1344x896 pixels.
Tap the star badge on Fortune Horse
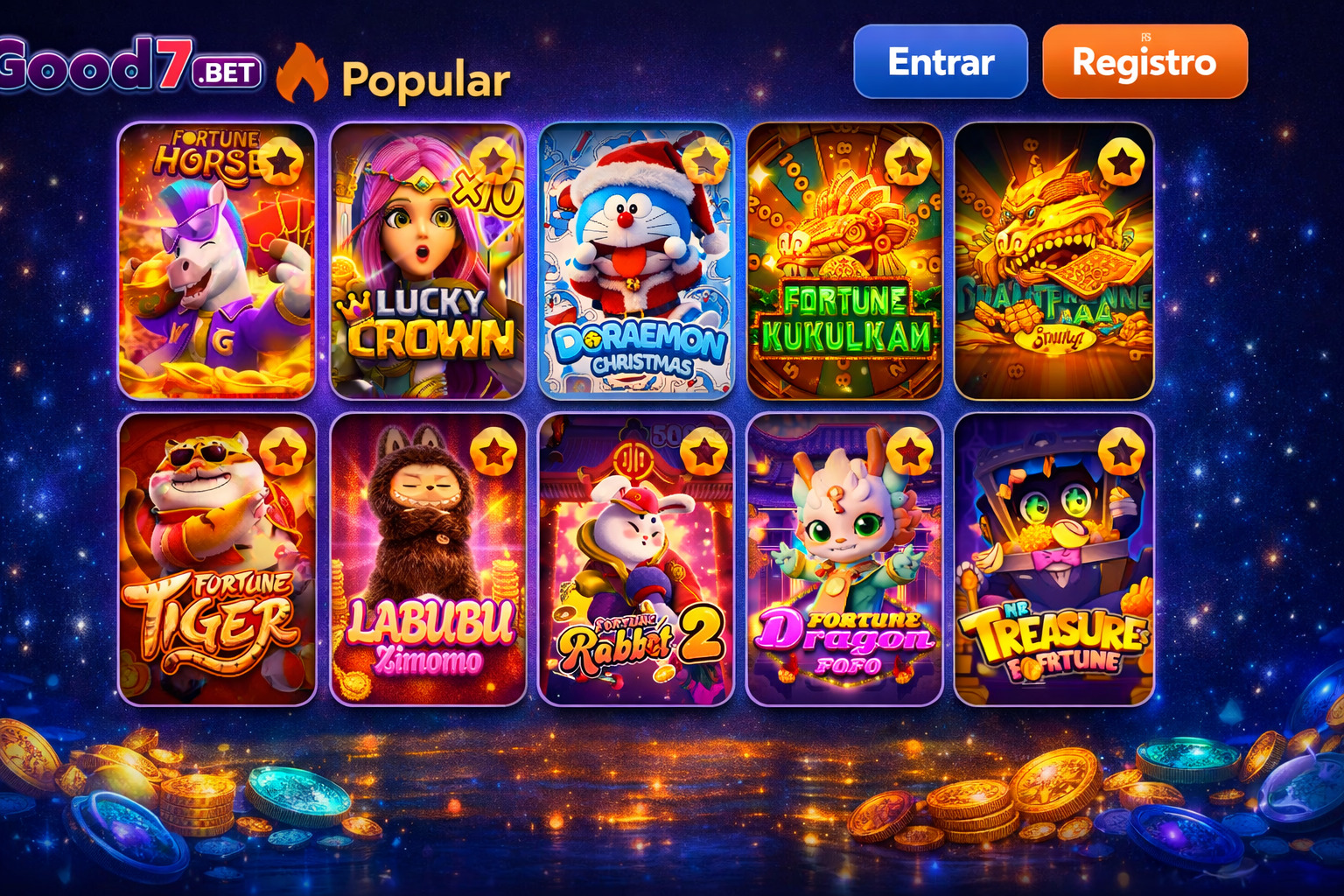283,163
